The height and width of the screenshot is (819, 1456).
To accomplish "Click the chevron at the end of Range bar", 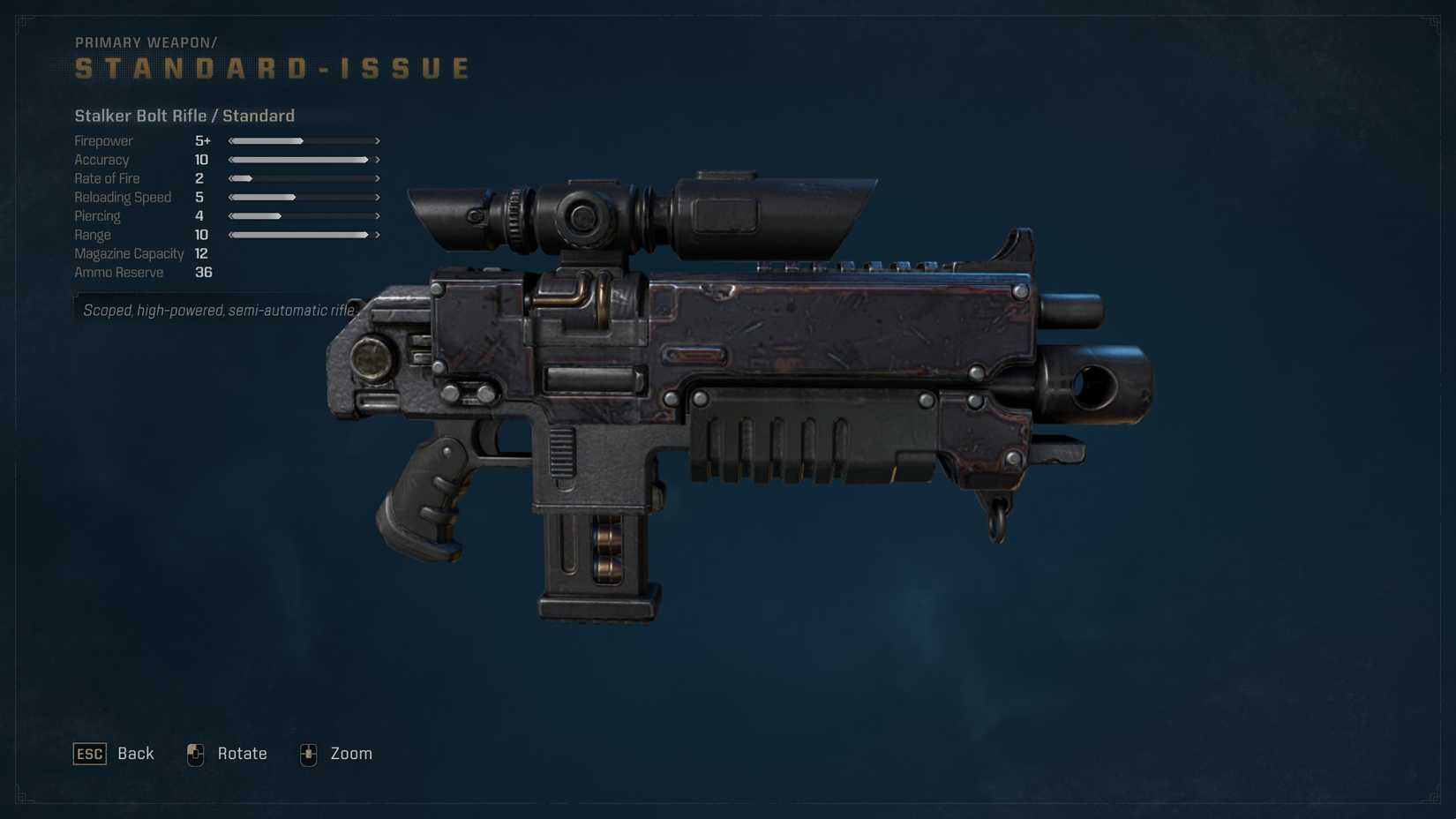I will 378,235.
